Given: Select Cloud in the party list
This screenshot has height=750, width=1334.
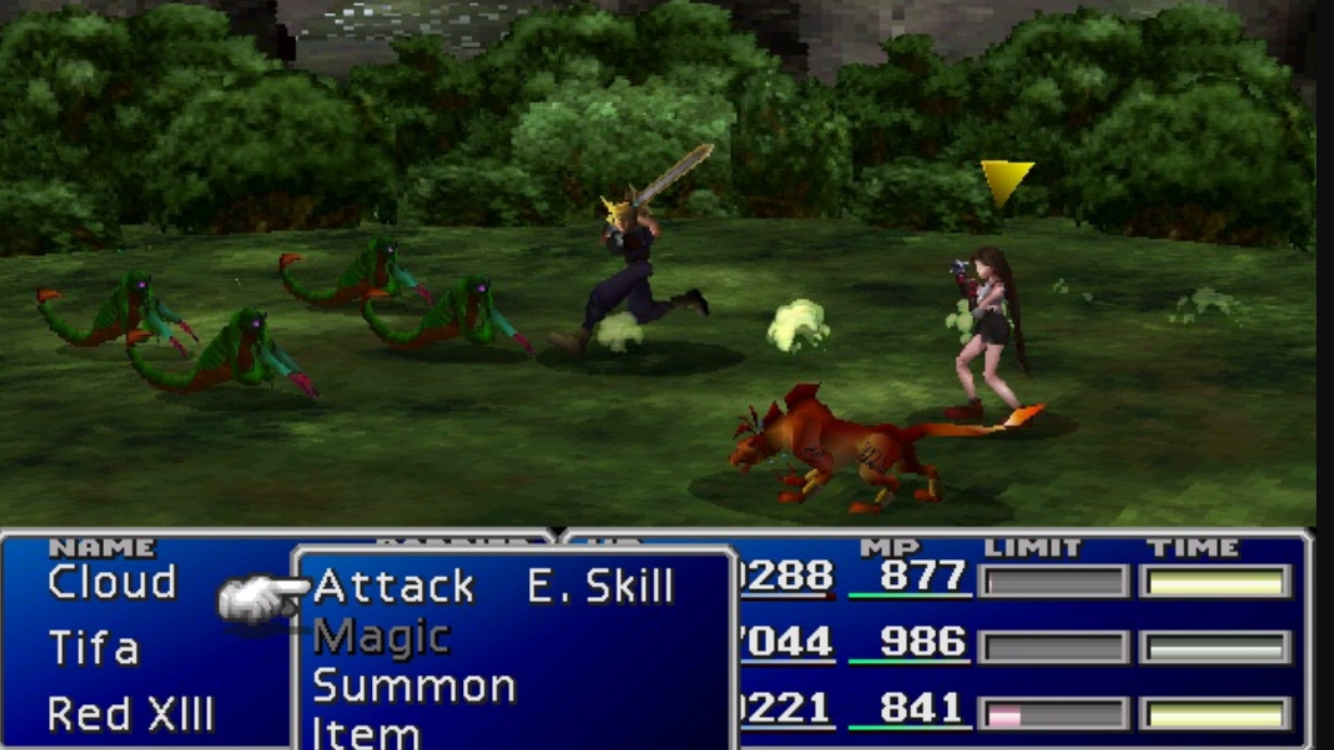Looking at the screenshot, I should [112, 583].
